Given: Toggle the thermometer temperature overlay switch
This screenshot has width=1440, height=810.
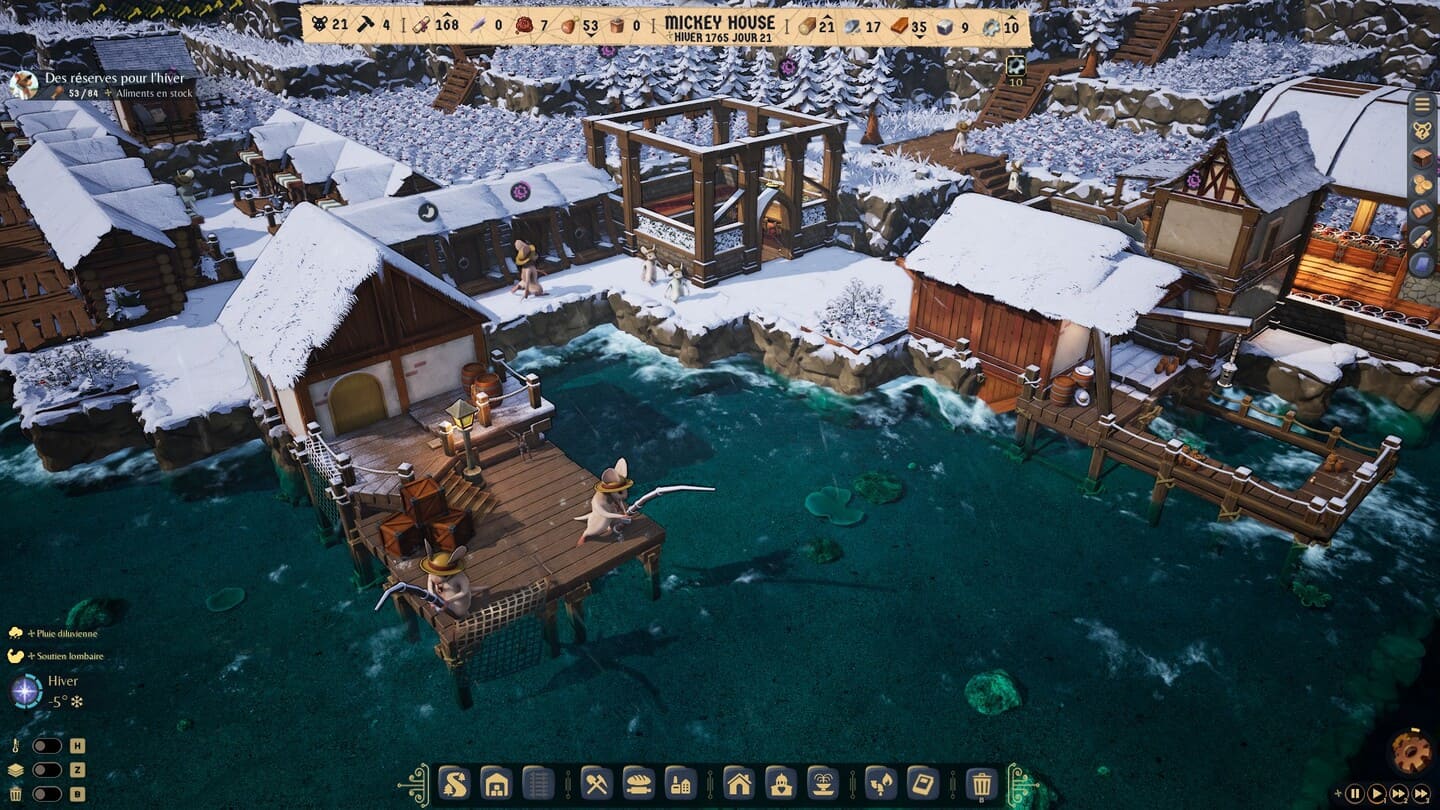Looking at the screenshot, I should click(47, 745).
